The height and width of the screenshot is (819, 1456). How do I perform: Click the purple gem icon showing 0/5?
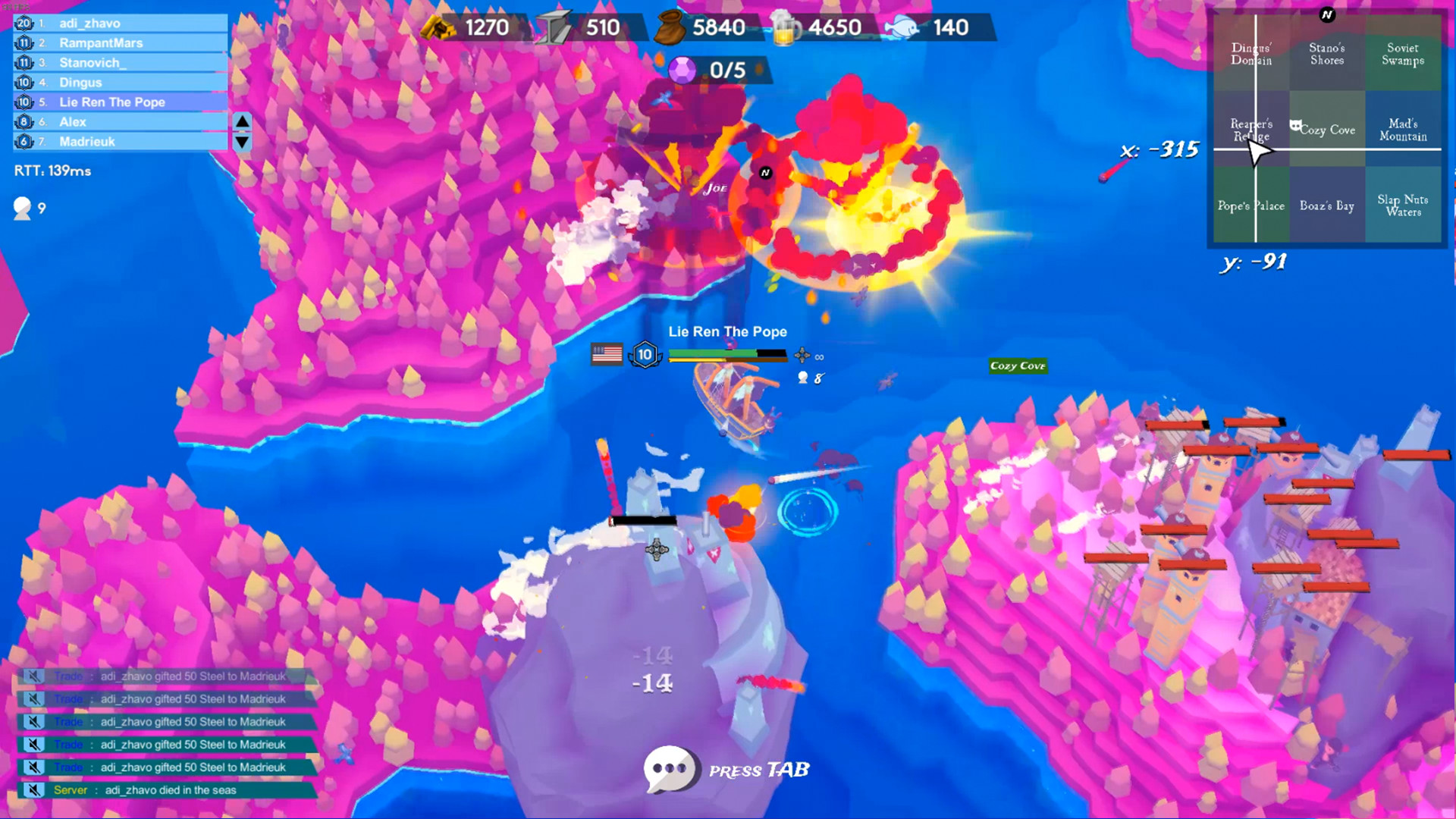click(681, 71)
